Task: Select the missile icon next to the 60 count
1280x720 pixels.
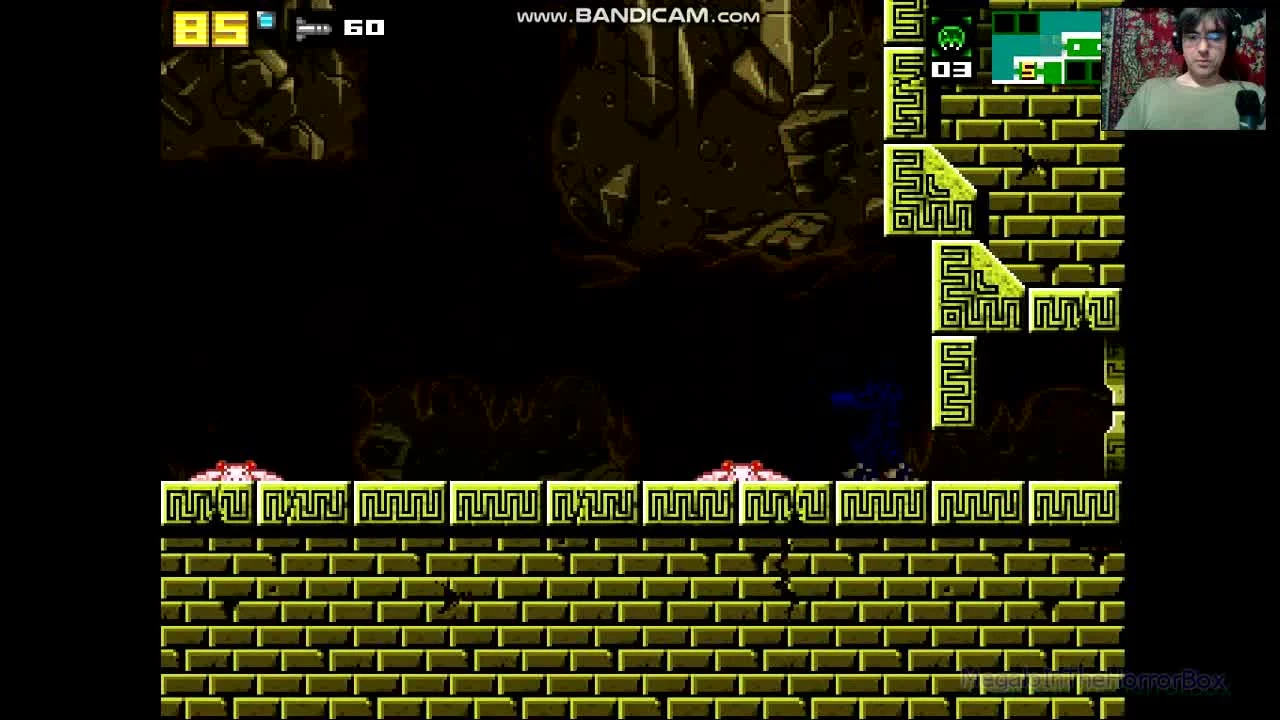Action: click(x=314, y=28)
